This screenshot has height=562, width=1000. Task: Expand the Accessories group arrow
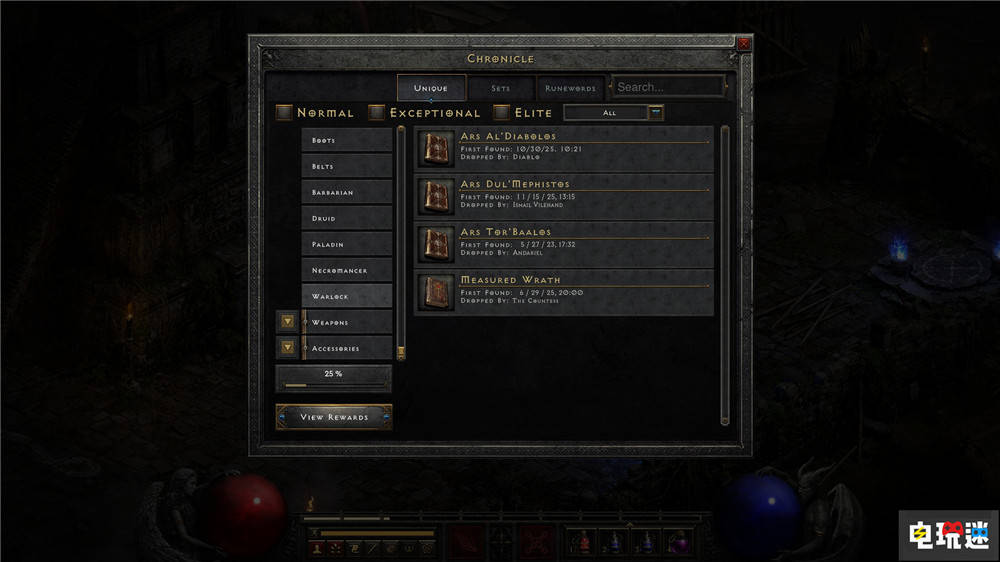pyautogui.click(x=288, y=348)
